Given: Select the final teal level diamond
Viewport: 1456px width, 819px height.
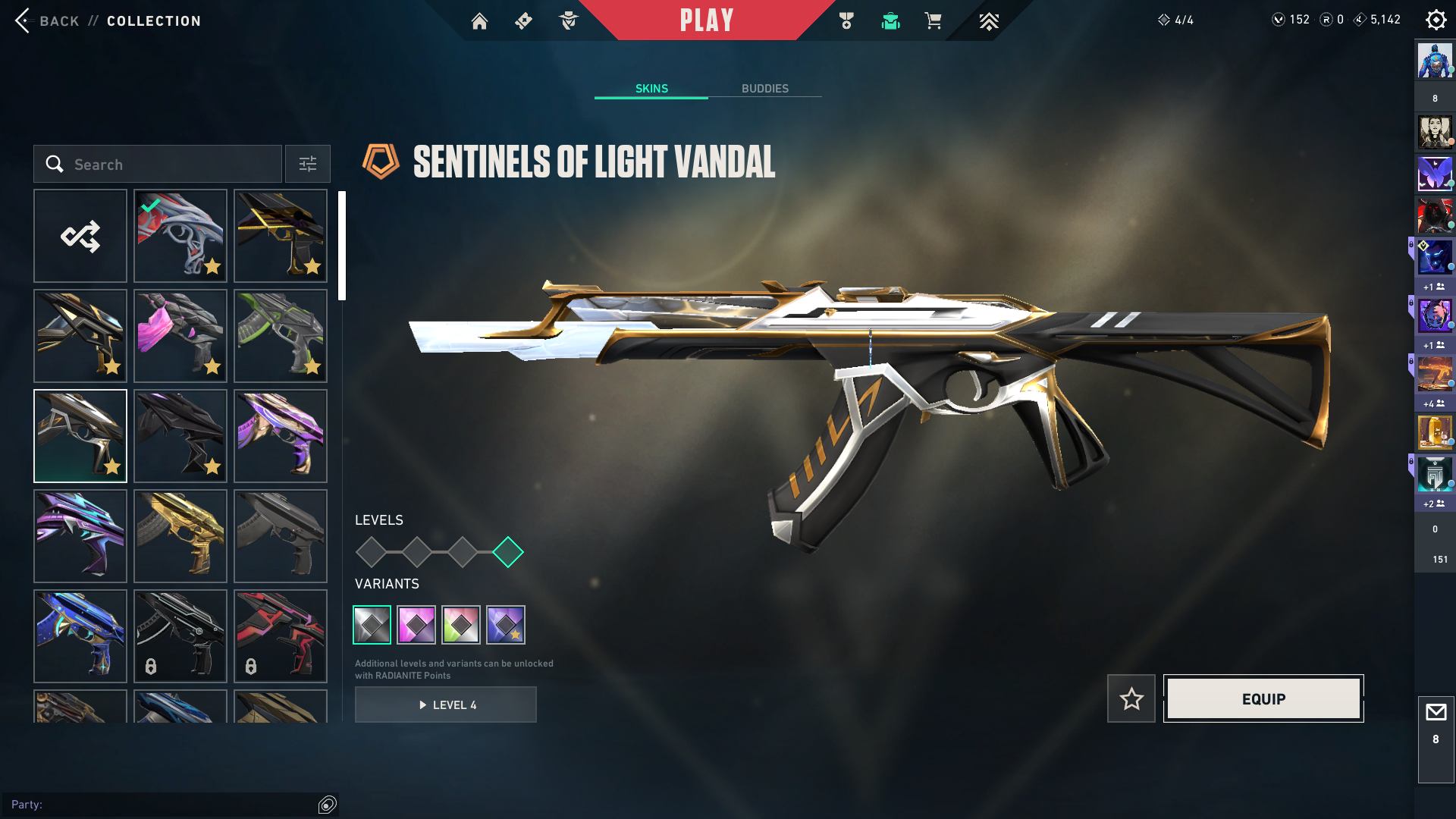Looking at the screenshot, I should pos(508,552).
